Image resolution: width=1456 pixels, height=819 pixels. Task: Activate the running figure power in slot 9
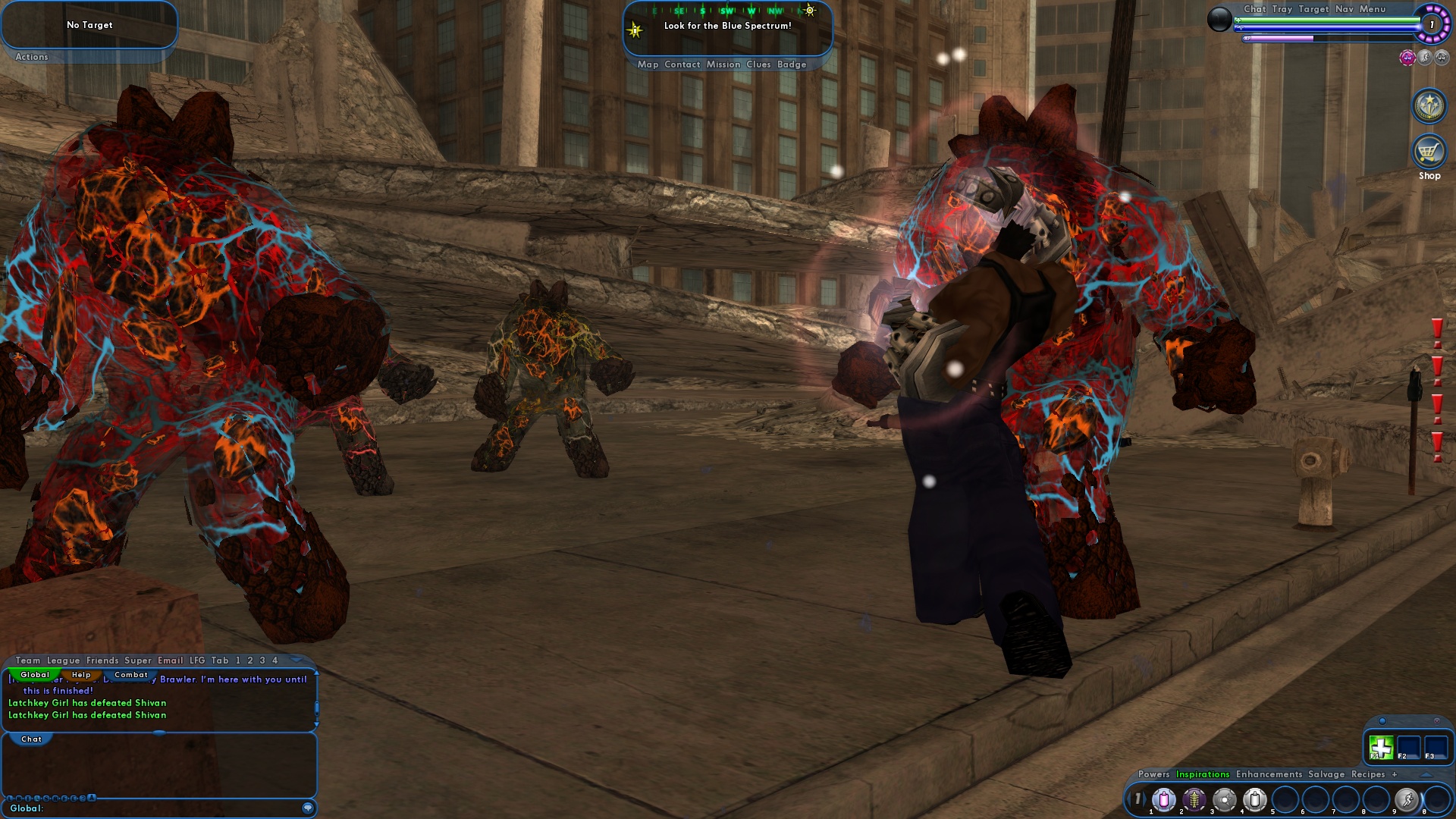pyautogui.click(x=1406, y=799)
